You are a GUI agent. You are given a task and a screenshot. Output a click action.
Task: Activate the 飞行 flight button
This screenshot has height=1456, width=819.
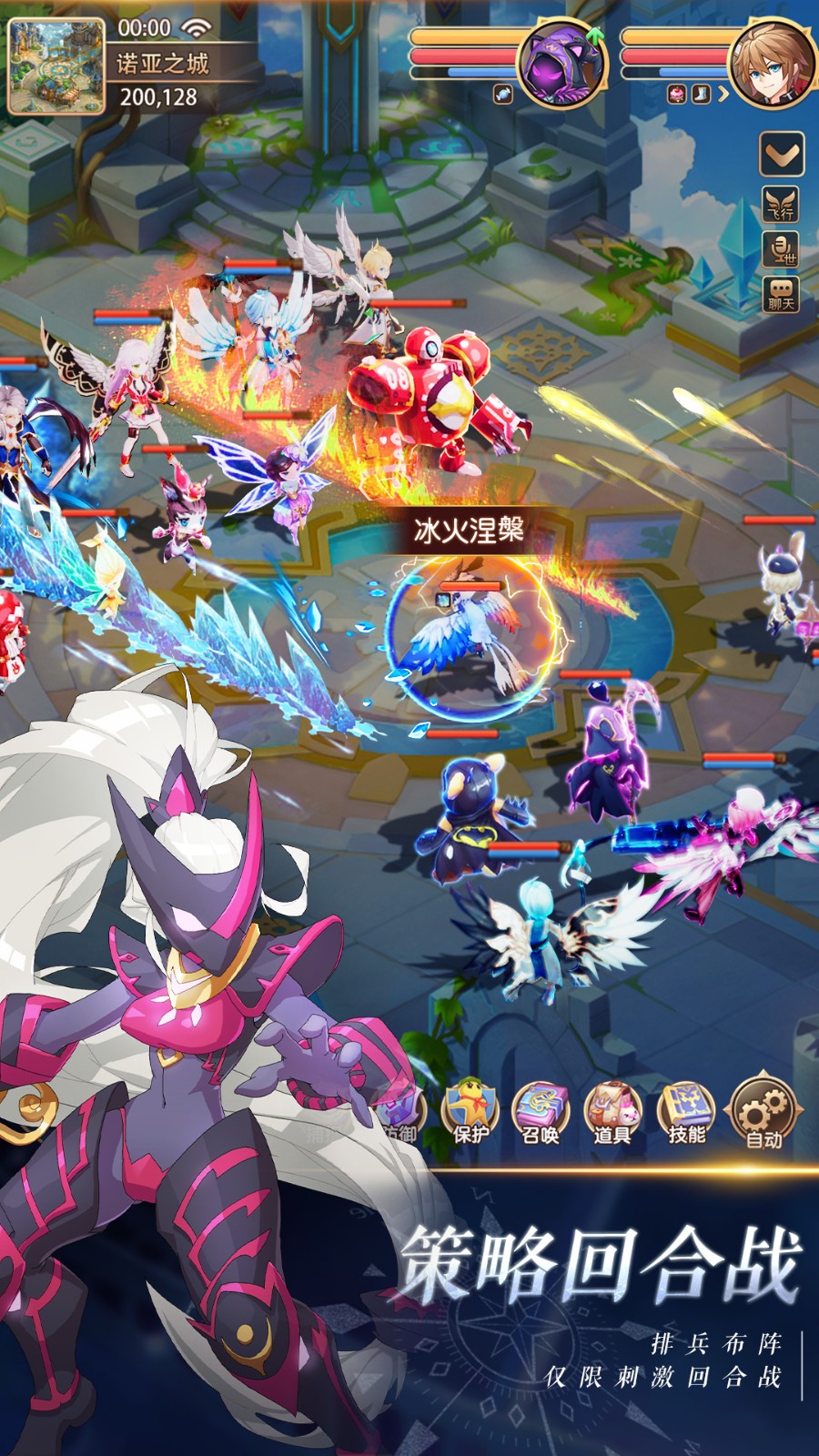click(781, 203)
